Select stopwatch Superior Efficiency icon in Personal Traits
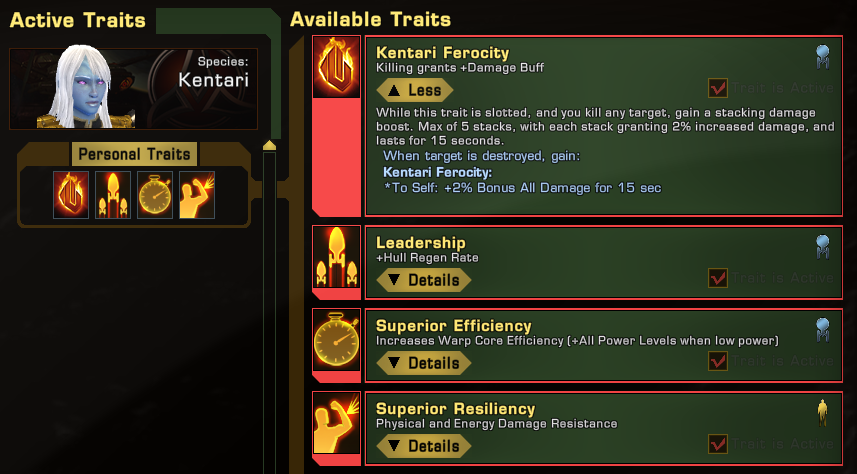The image size is (857, 474). click(x=154, y=194)
